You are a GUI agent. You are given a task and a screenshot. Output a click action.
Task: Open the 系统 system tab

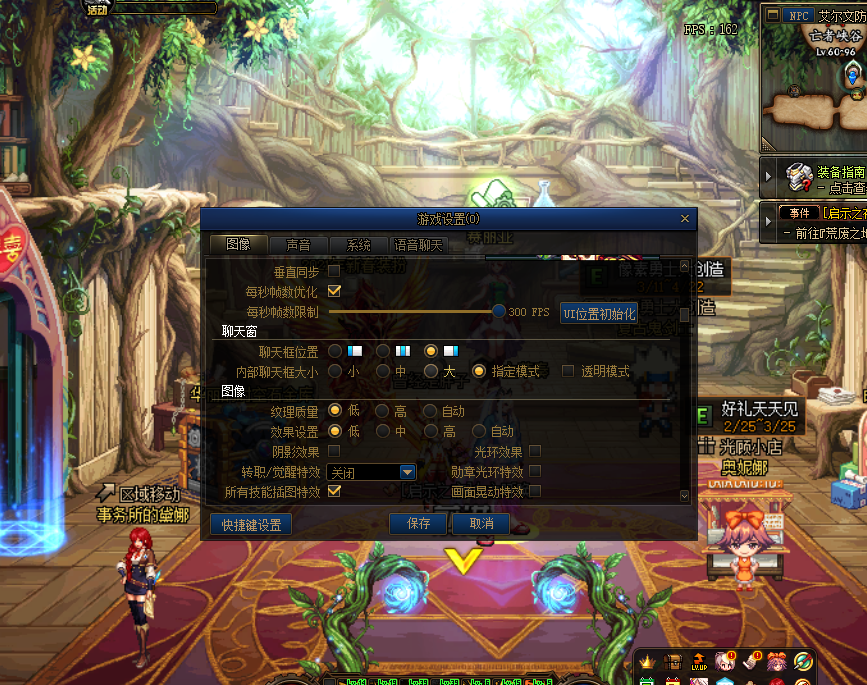(358, 245)
